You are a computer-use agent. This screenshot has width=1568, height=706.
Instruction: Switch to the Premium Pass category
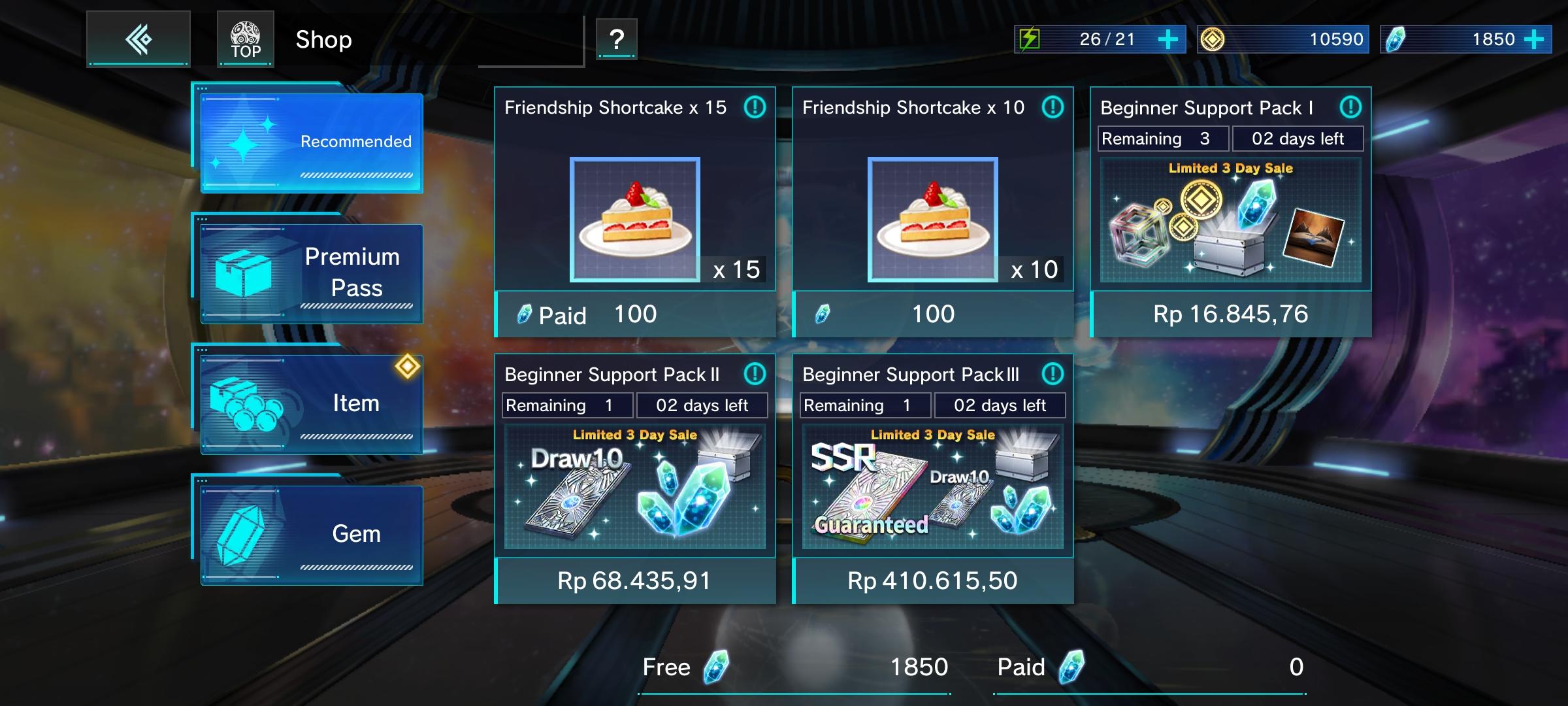click(312, 273)
